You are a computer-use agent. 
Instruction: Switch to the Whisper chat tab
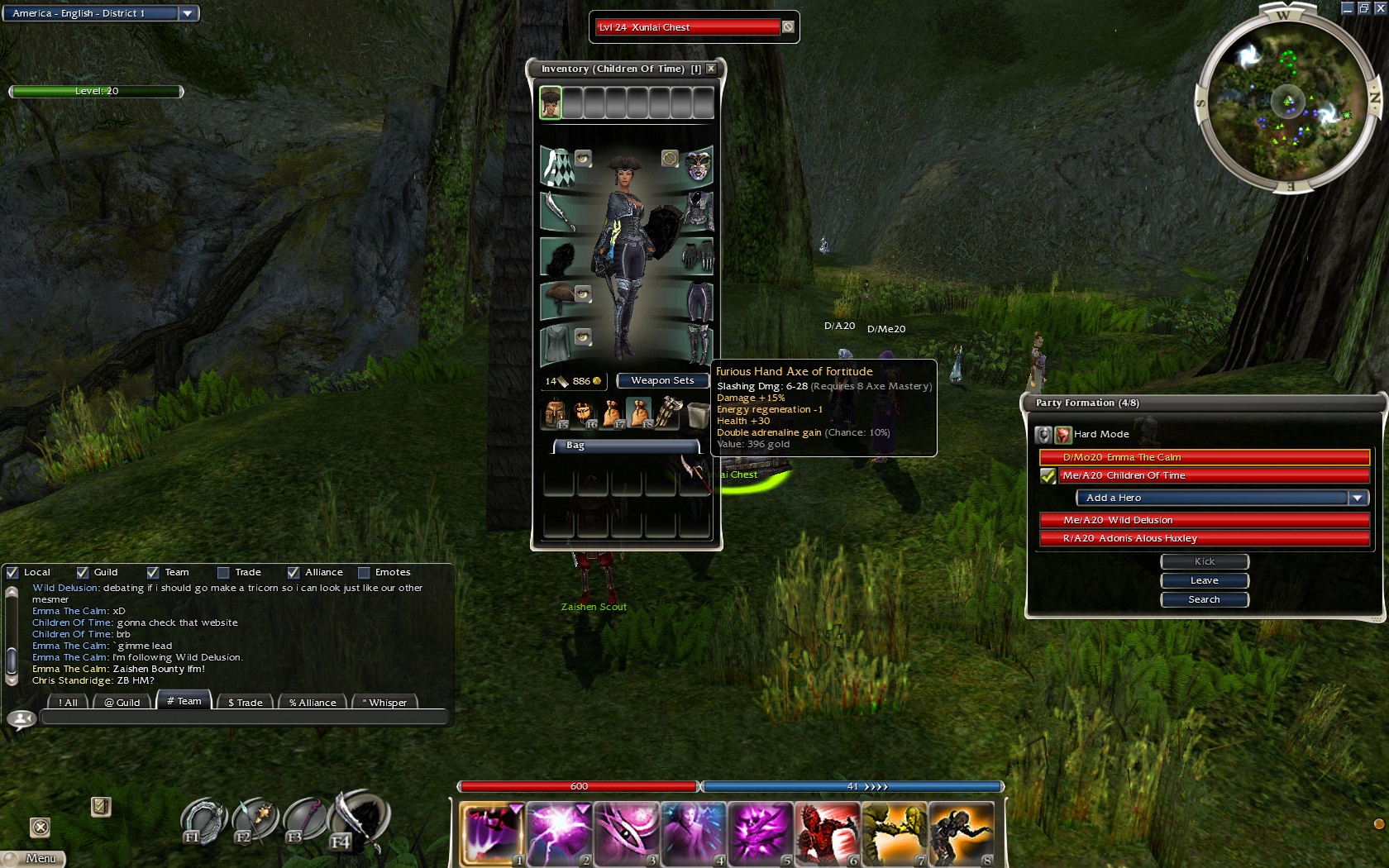pos(384,703)
